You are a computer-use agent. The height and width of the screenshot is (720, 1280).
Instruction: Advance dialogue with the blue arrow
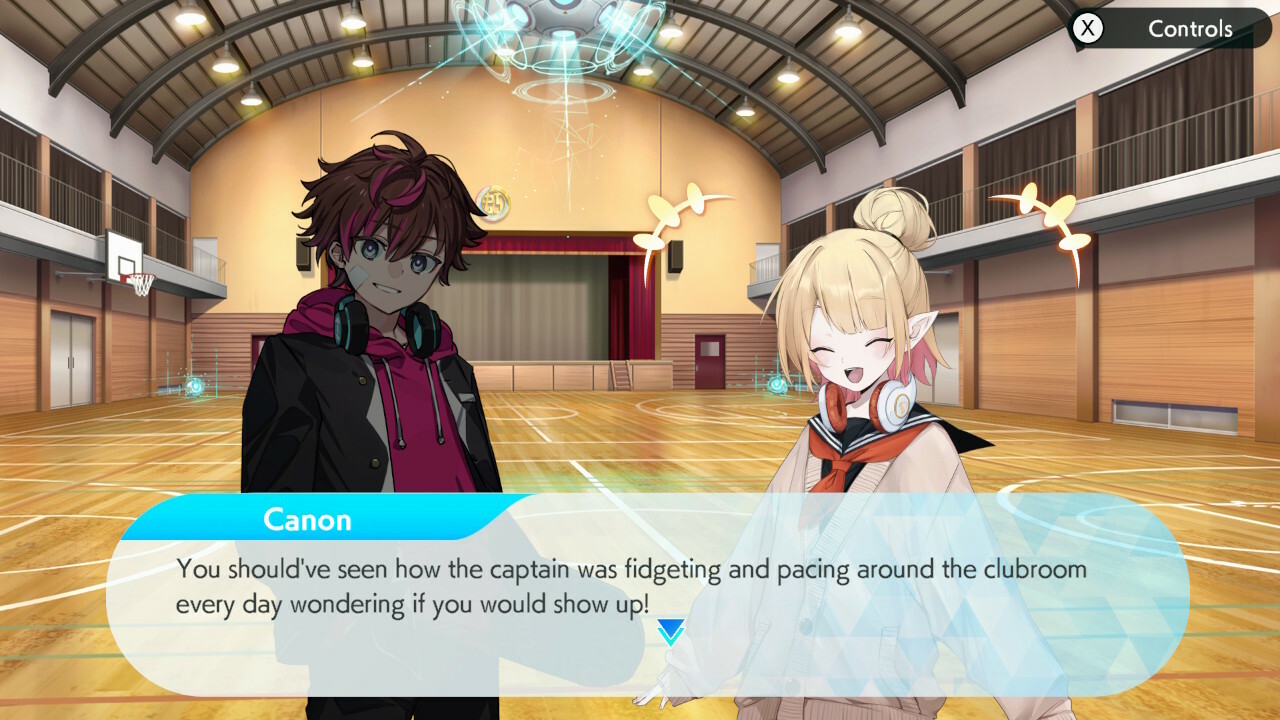(x=670, y=631)
